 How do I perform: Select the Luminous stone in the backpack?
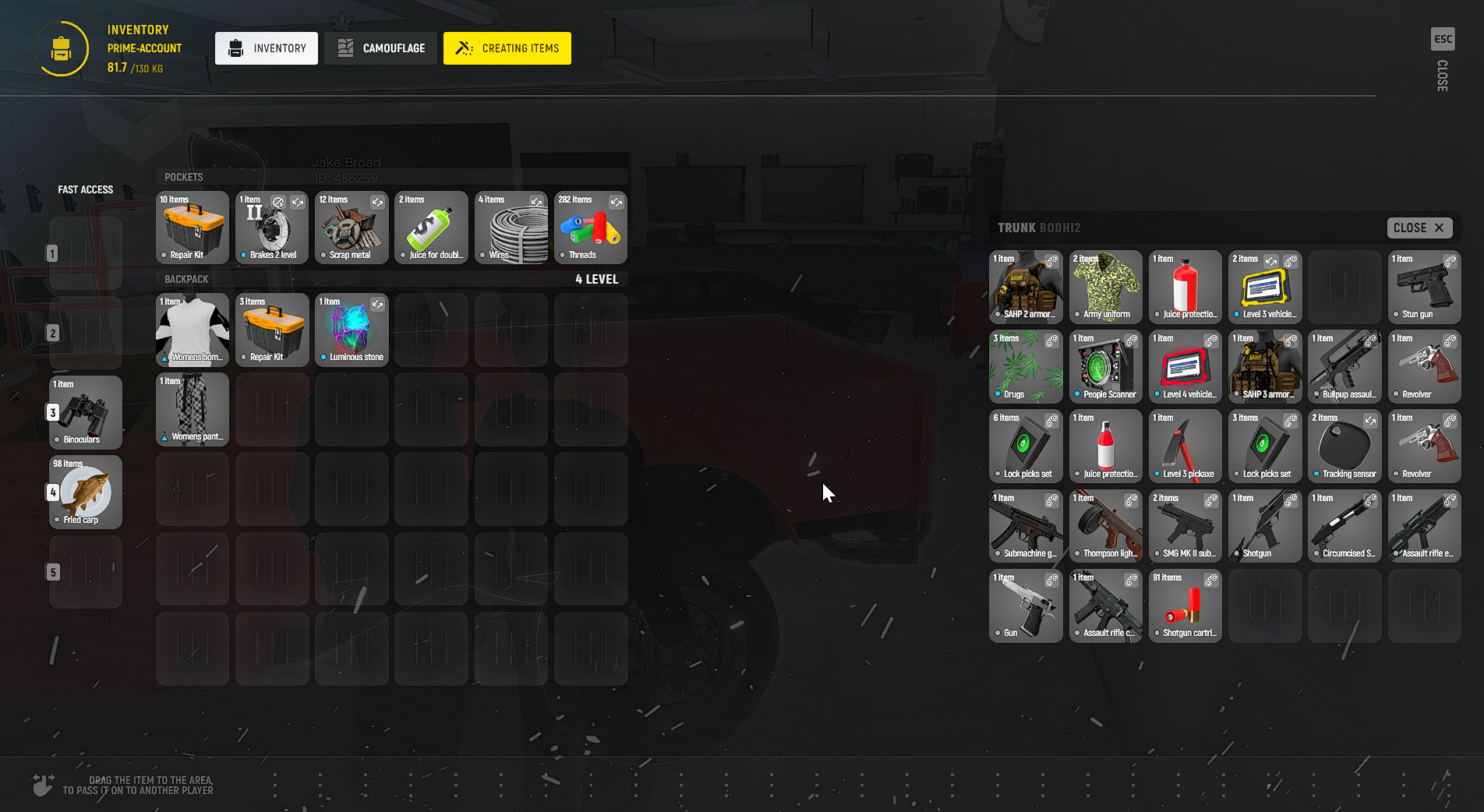coord(352,330)
